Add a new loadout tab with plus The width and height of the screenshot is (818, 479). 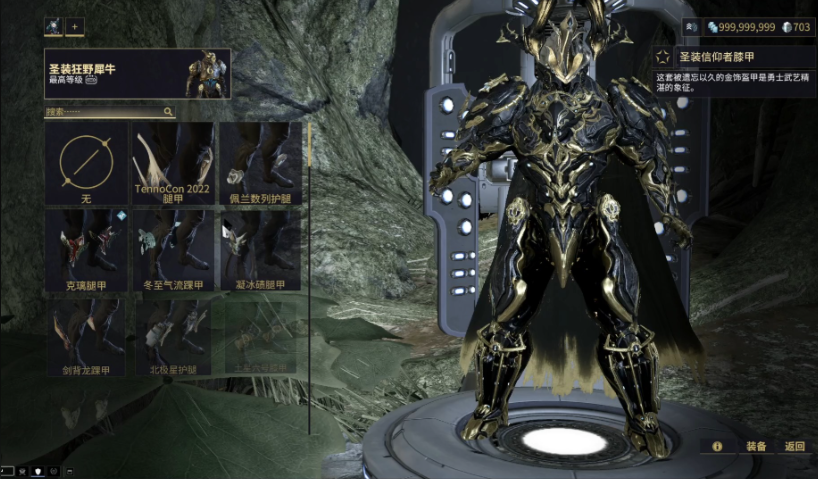[76, 27]
